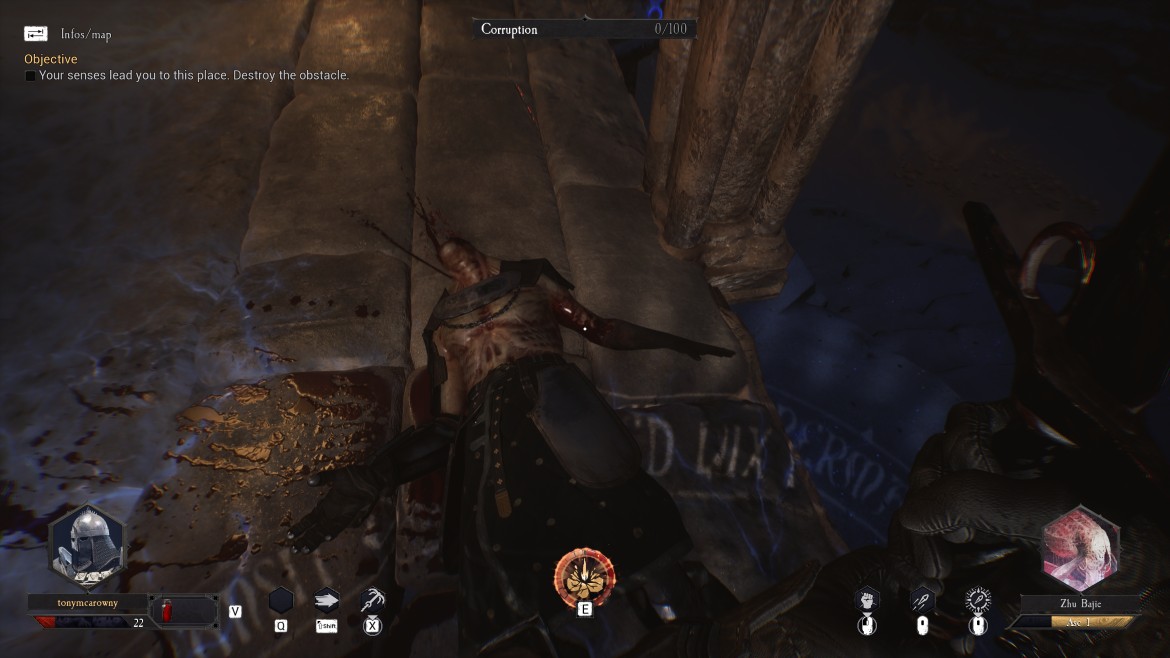Open the Zhu Bajie character portrait
1170x658 pixels.
click(x=1080, y=548)
